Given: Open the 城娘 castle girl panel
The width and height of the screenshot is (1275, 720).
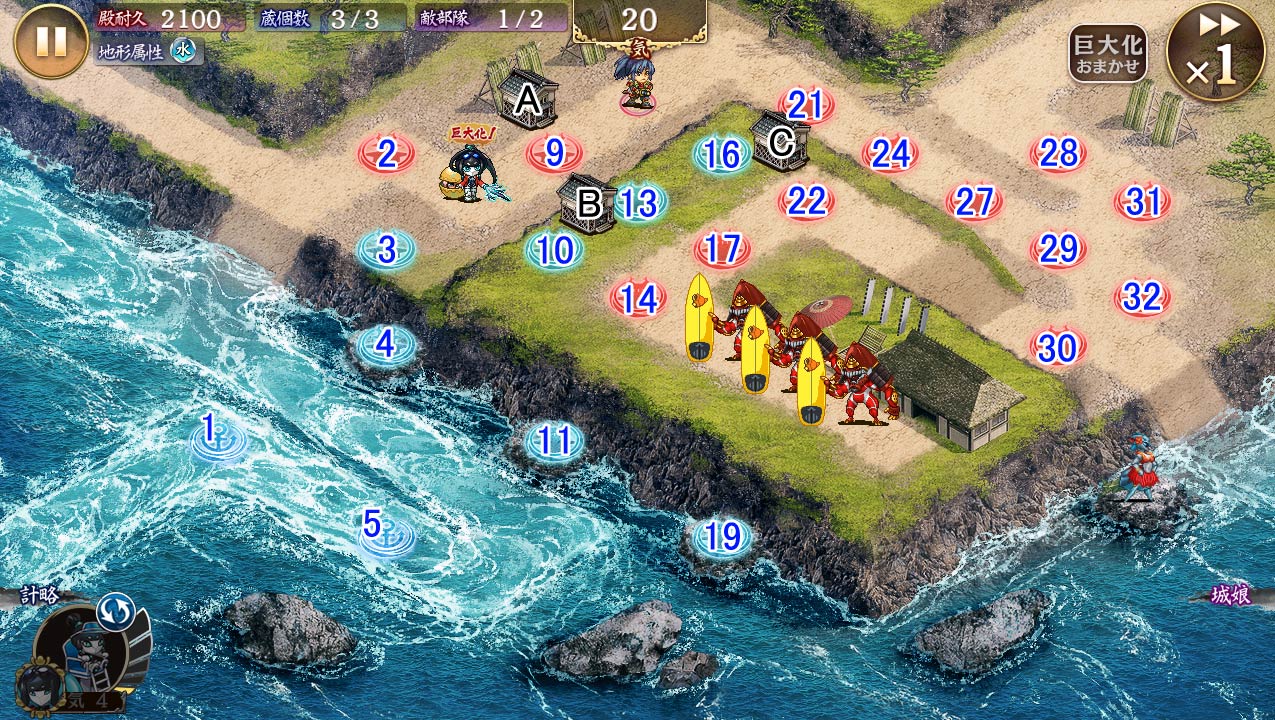Looking at the screenshot, I should point(1231,594).
